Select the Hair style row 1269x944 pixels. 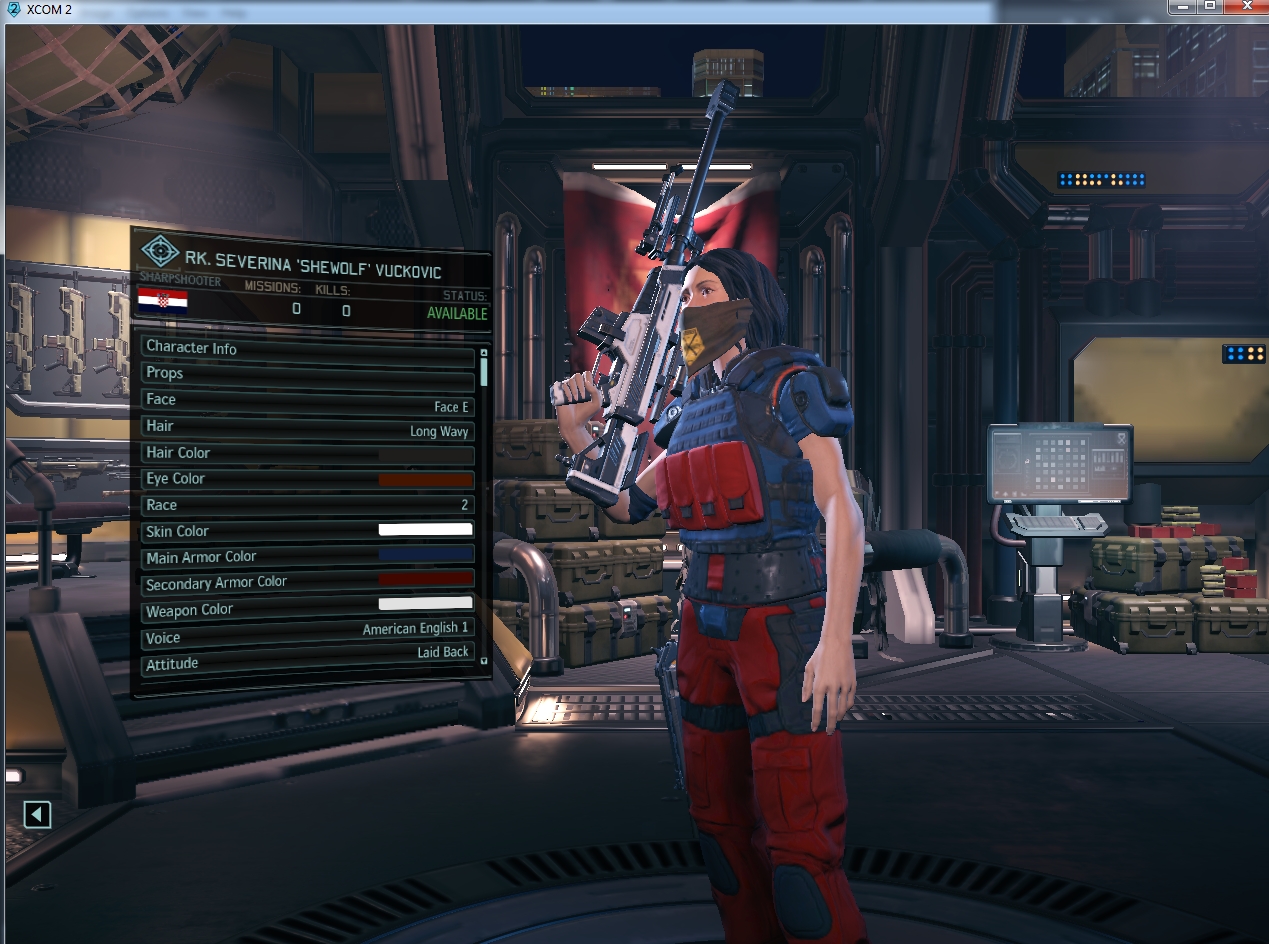307,427
